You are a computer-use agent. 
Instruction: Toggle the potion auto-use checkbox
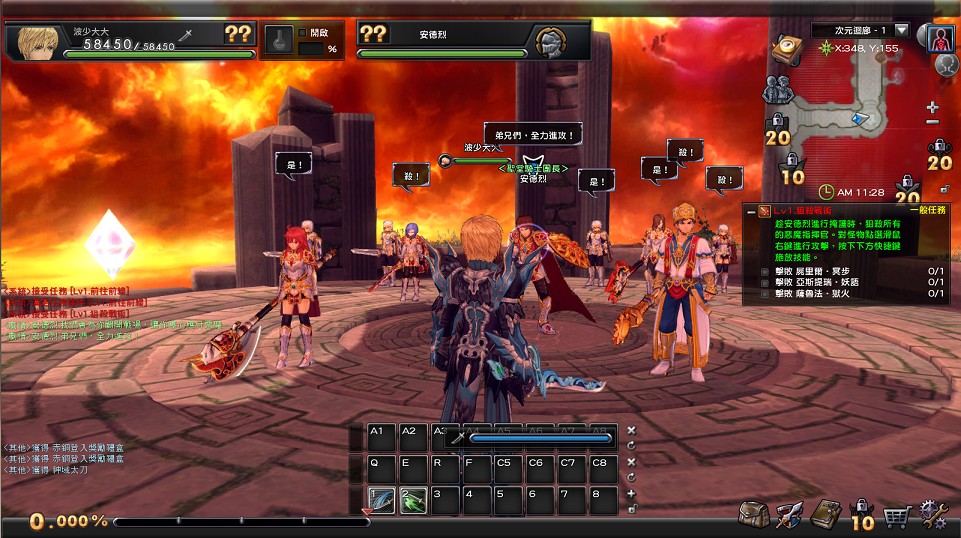click(303, 31)
